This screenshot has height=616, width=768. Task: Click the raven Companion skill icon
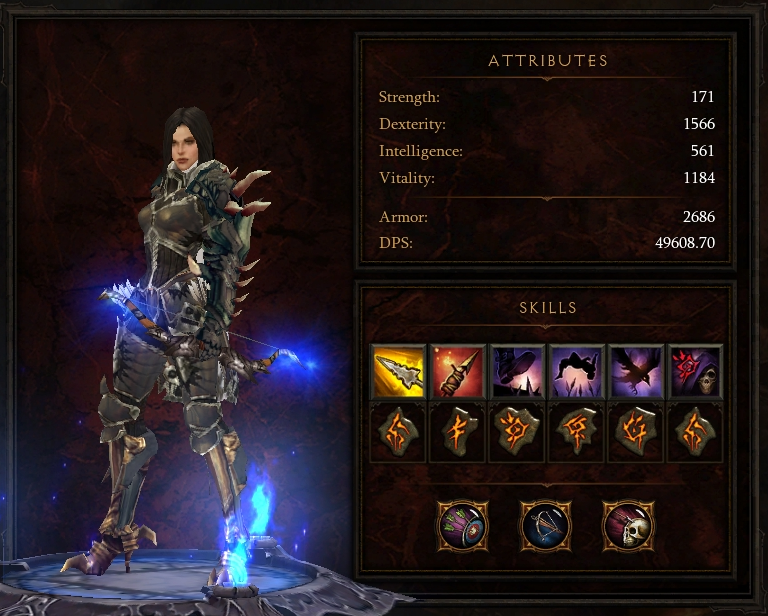pos(636,371)
